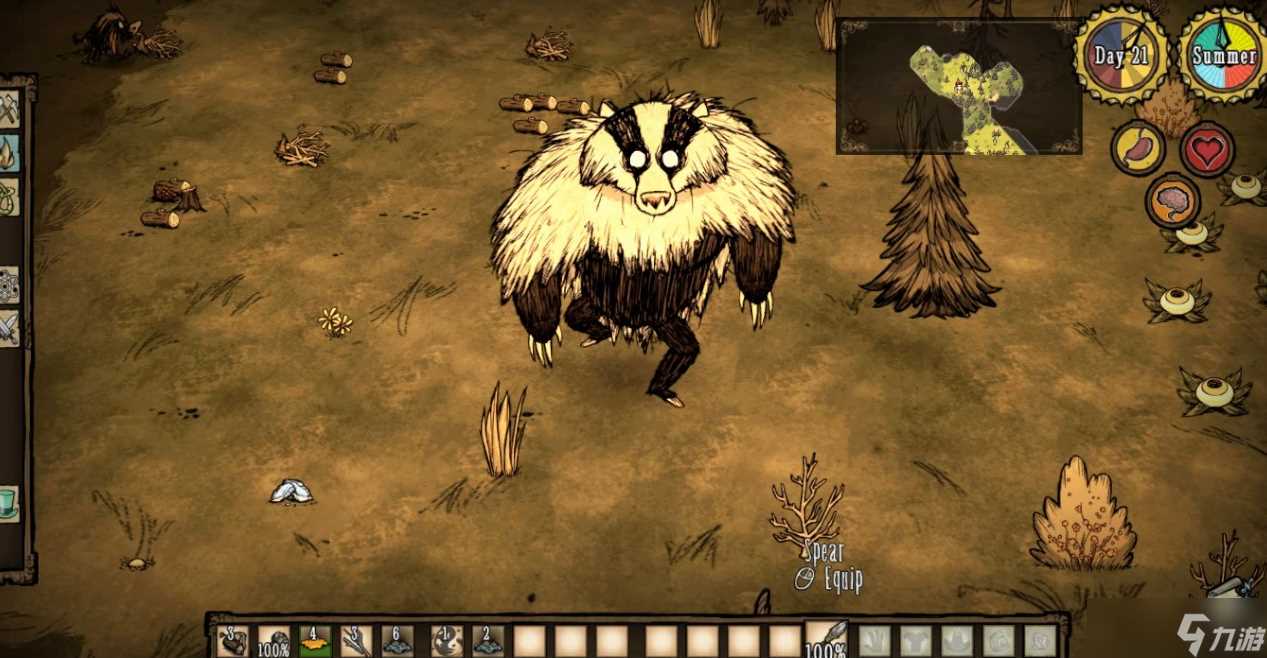Pick the twigs stack of three
Viewport: 1267px width, 658px height.
point(356,641)
